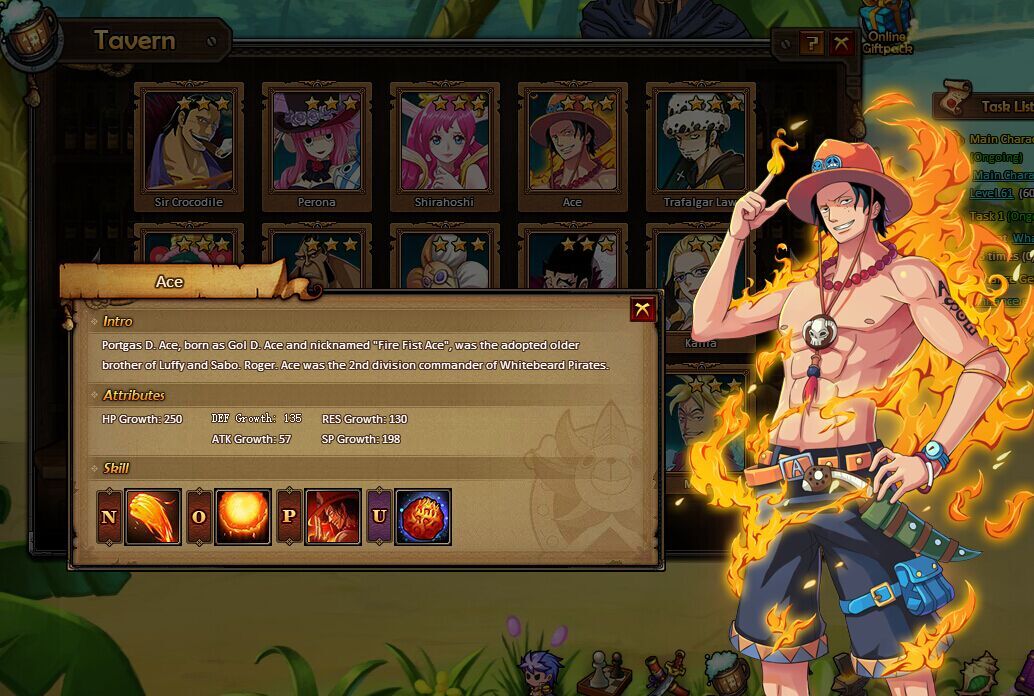Image resolution: width=1034 pixels, height=696 pixels.
Task: View Ace's flaming fist N skill
Action: click(x=153, y=517)
